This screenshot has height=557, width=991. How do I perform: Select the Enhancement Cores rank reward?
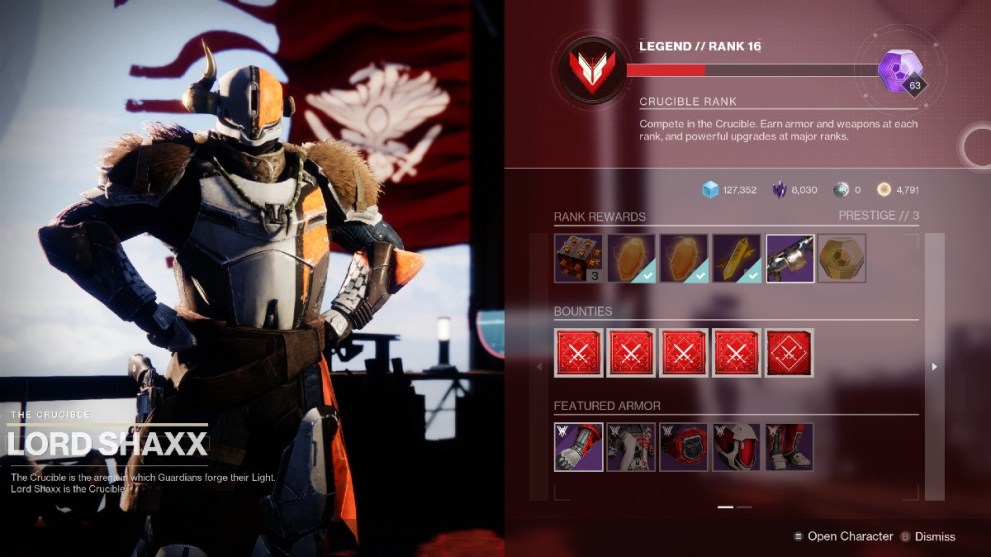[579, 258]
